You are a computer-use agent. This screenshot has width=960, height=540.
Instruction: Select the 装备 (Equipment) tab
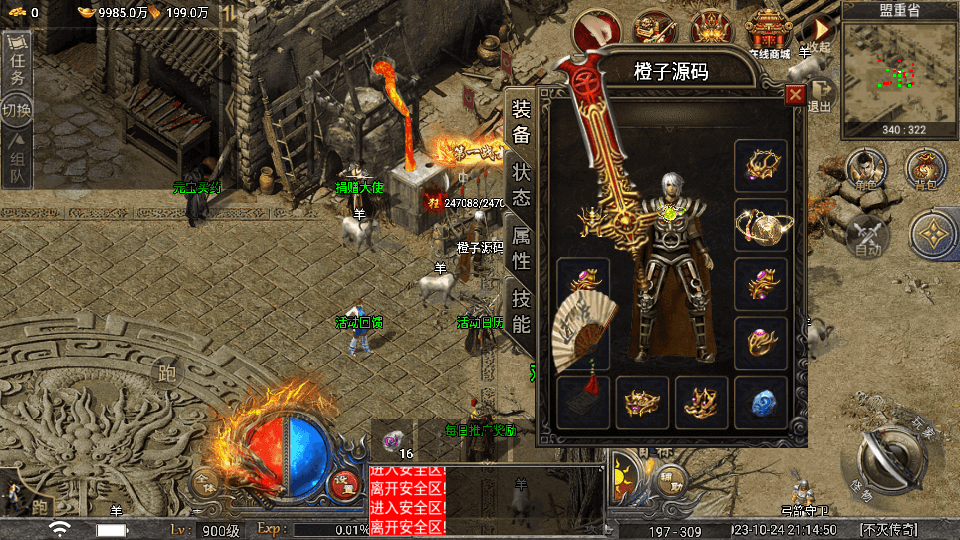point(521,121)
